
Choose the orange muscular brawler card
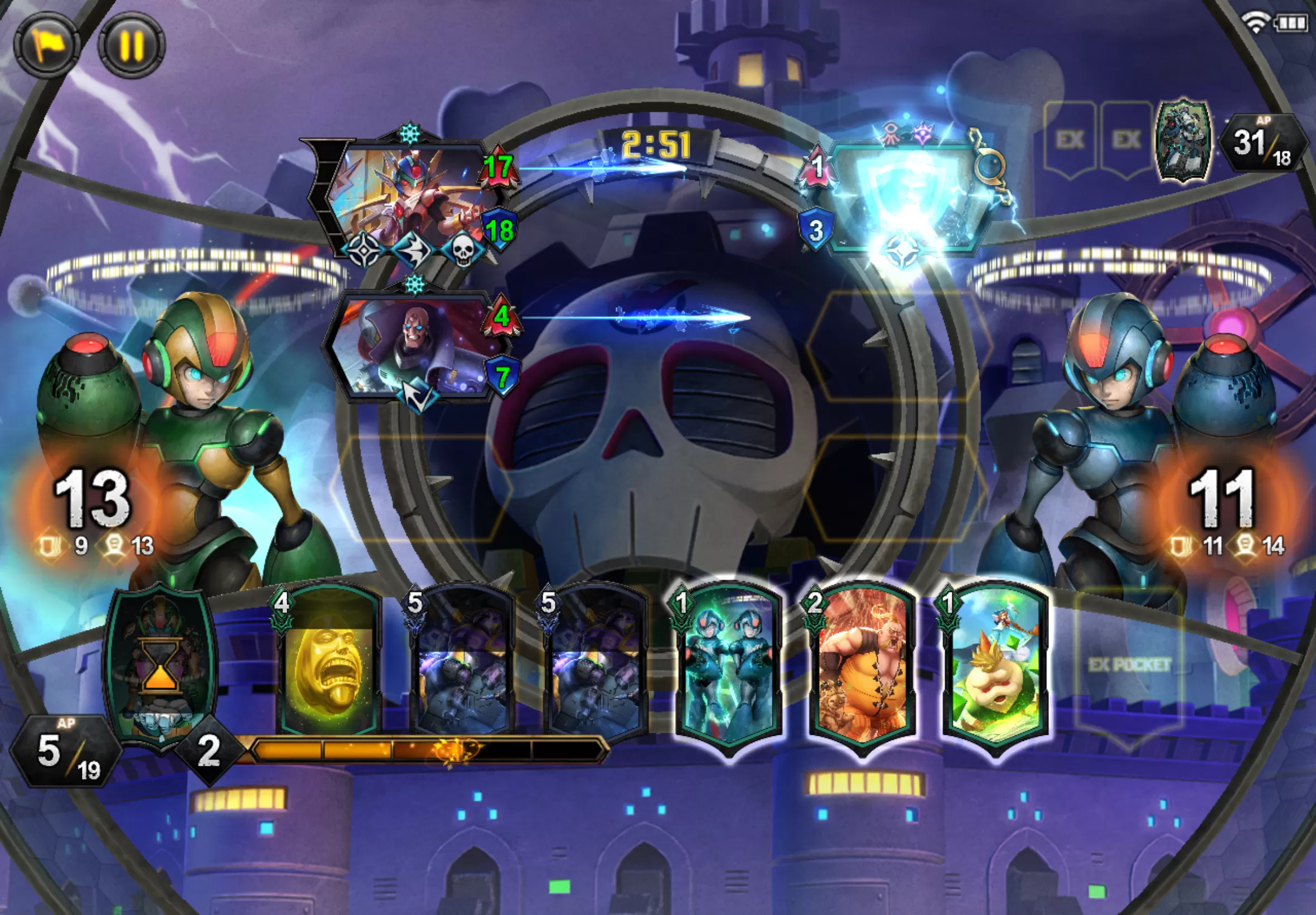click(x=862, y=668)
